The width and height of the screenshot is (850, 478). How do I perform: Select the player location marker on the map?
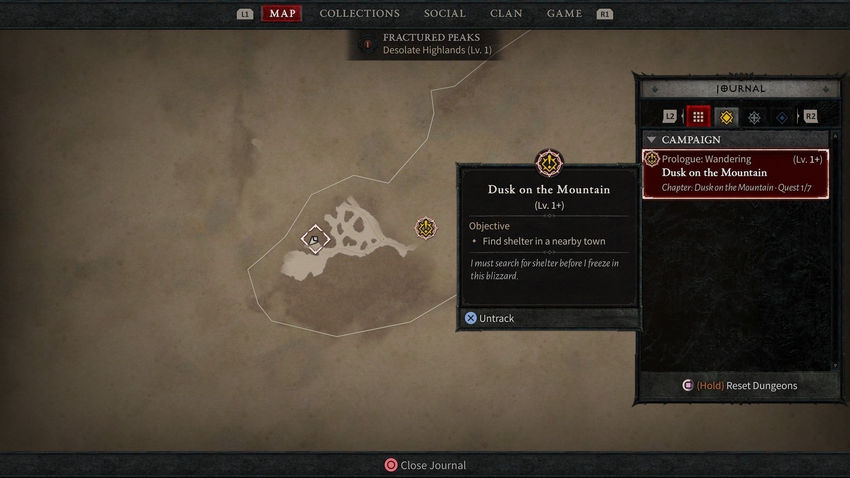(314, 239)
